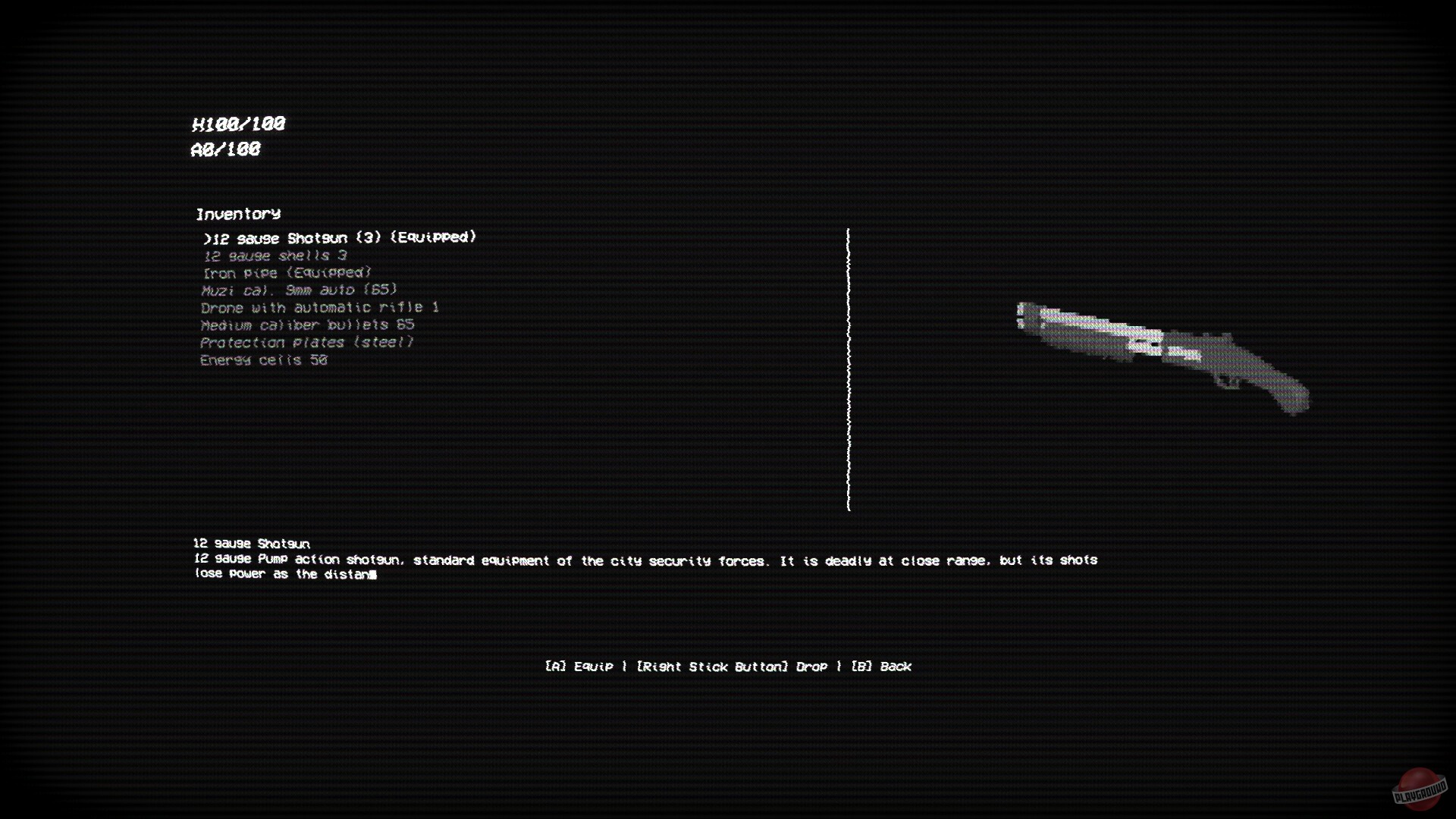Expand the Protection plates (steel) entry
The height and width of the screenshot is (819, 1456).
click(x=306, y=342)
